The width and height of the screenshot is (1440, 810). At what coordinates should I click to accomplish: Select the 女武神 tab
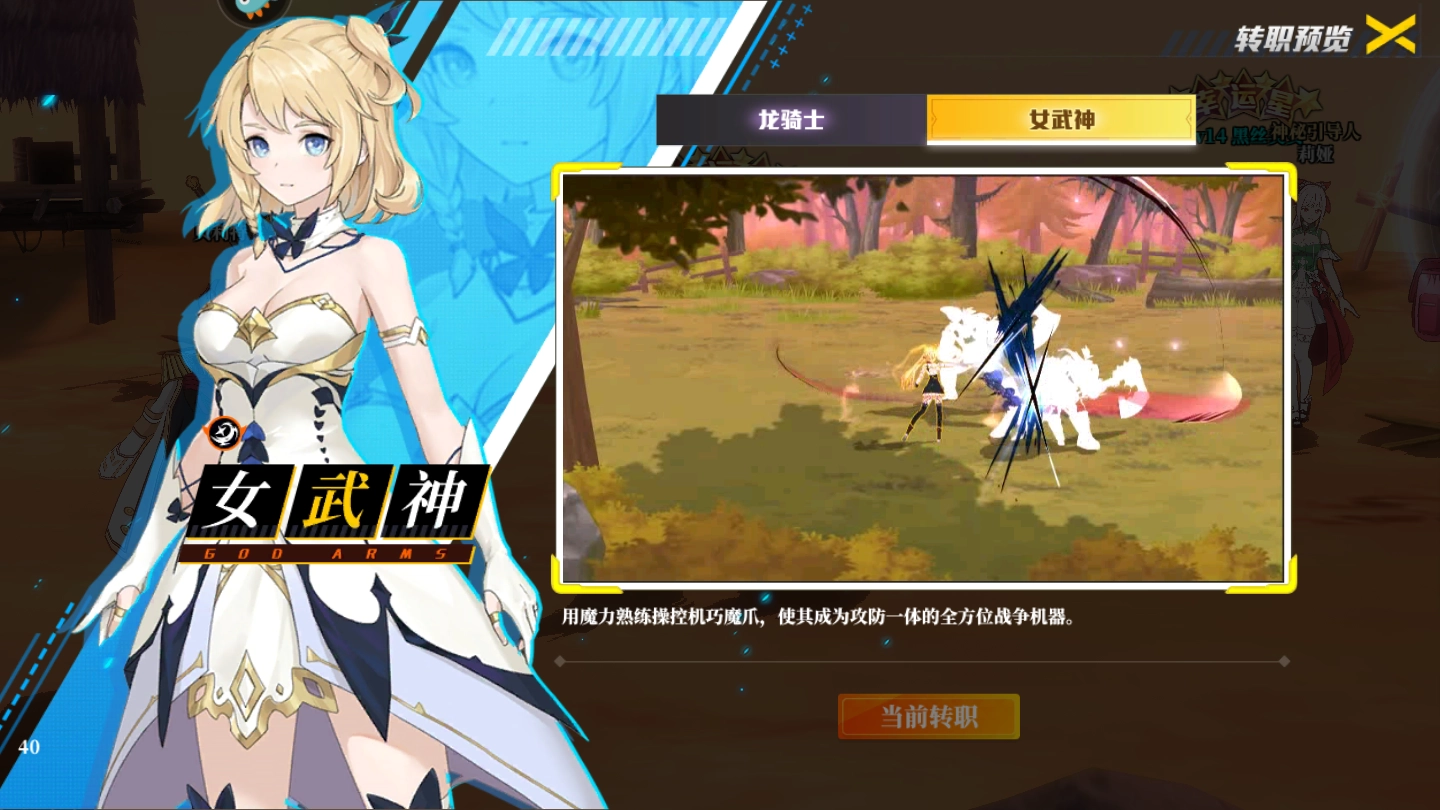point(1057,120)
